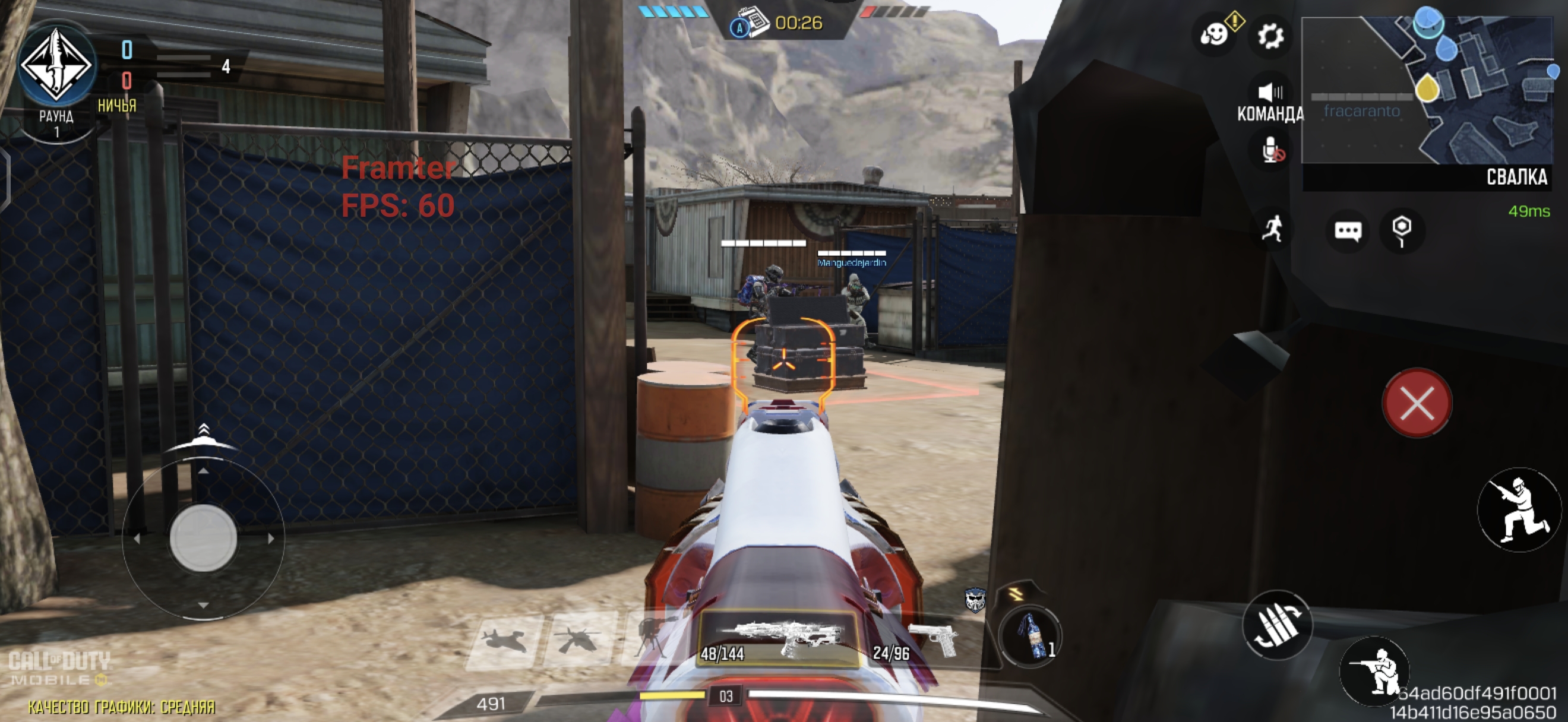Open the emote smiley menu

pyautogui.click(x=1214, y=34)
